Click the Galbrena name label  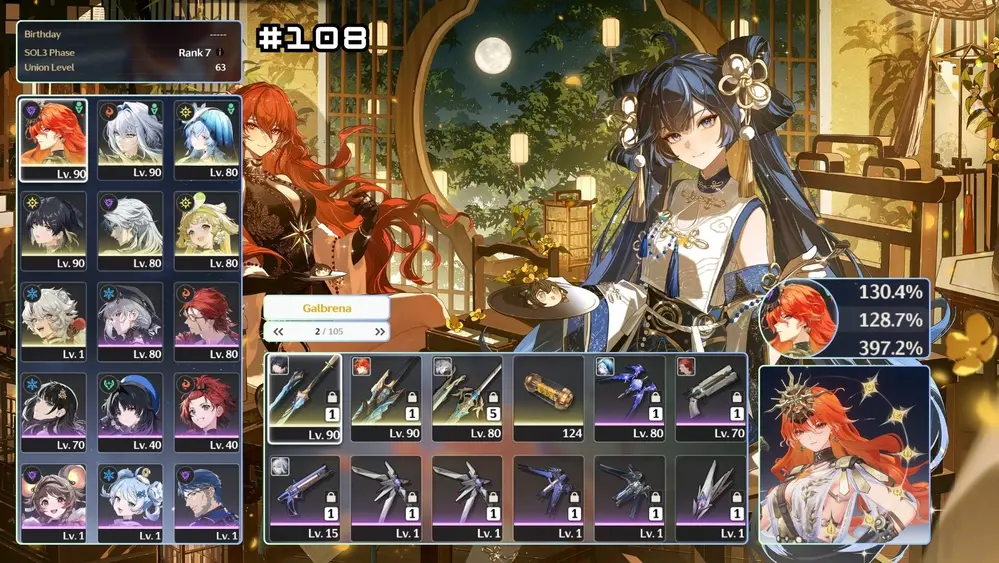click(327, 308)
